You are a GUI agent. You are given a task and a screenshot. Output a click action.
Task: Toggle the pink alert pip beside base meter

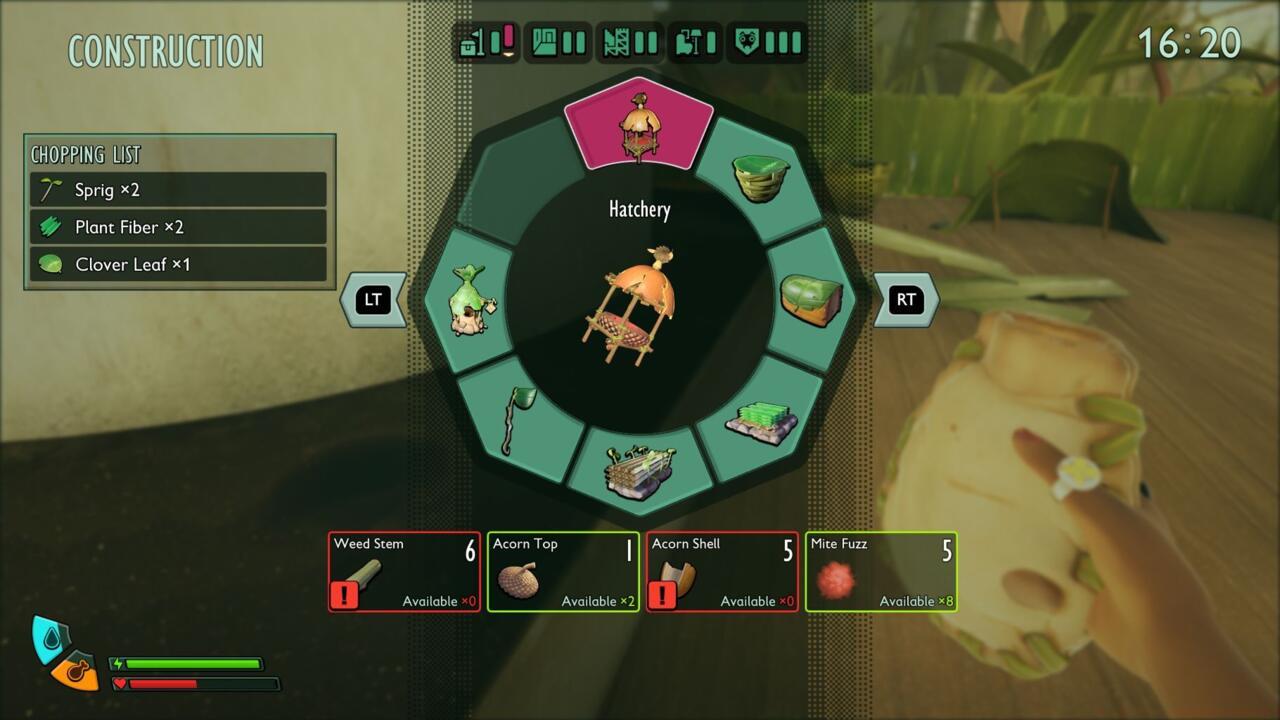(506, 35)
